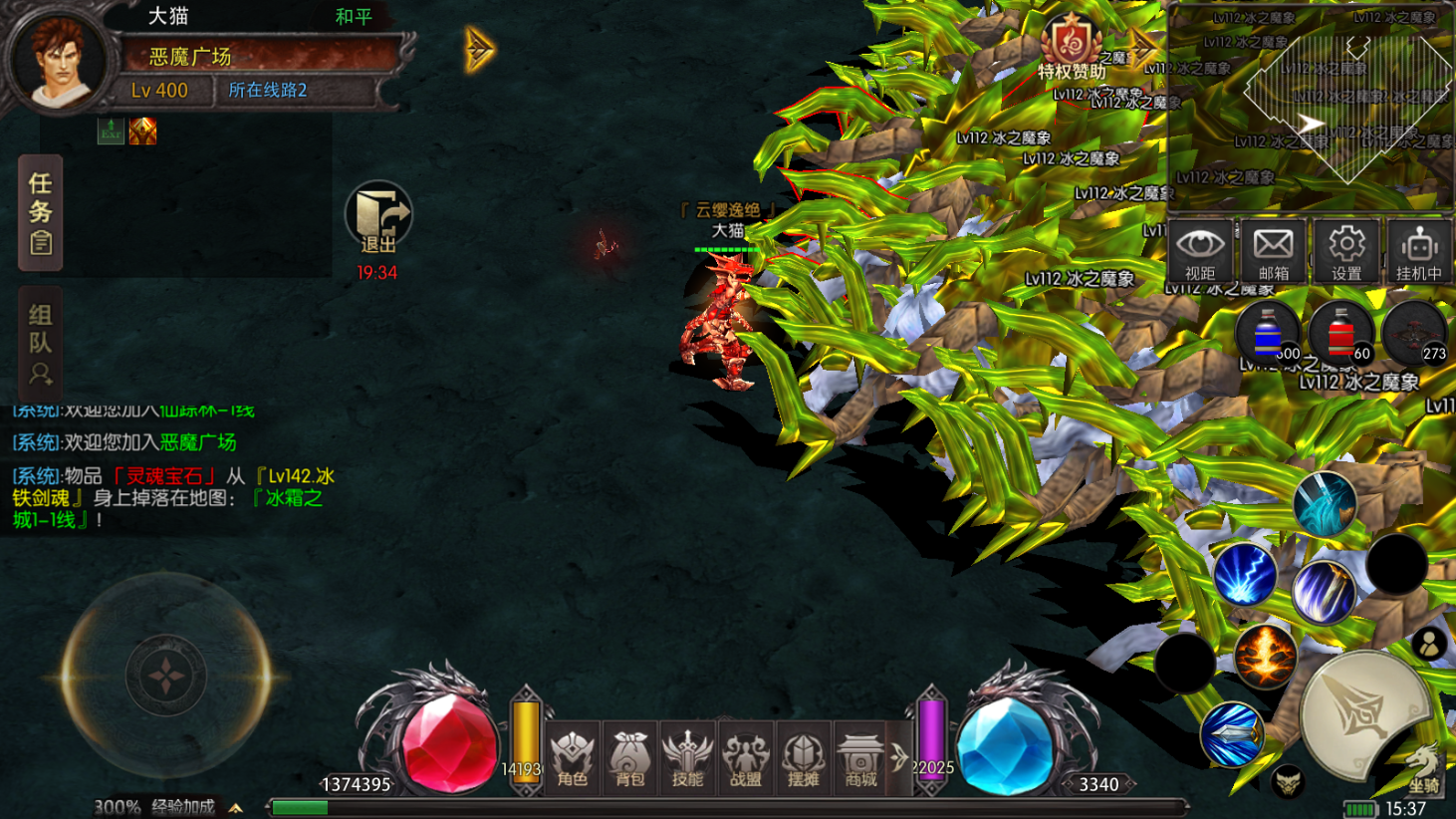Open the 战盟 guild menu
The height and width of the screenshot is (819, 1456).
[x=745, y=757]
